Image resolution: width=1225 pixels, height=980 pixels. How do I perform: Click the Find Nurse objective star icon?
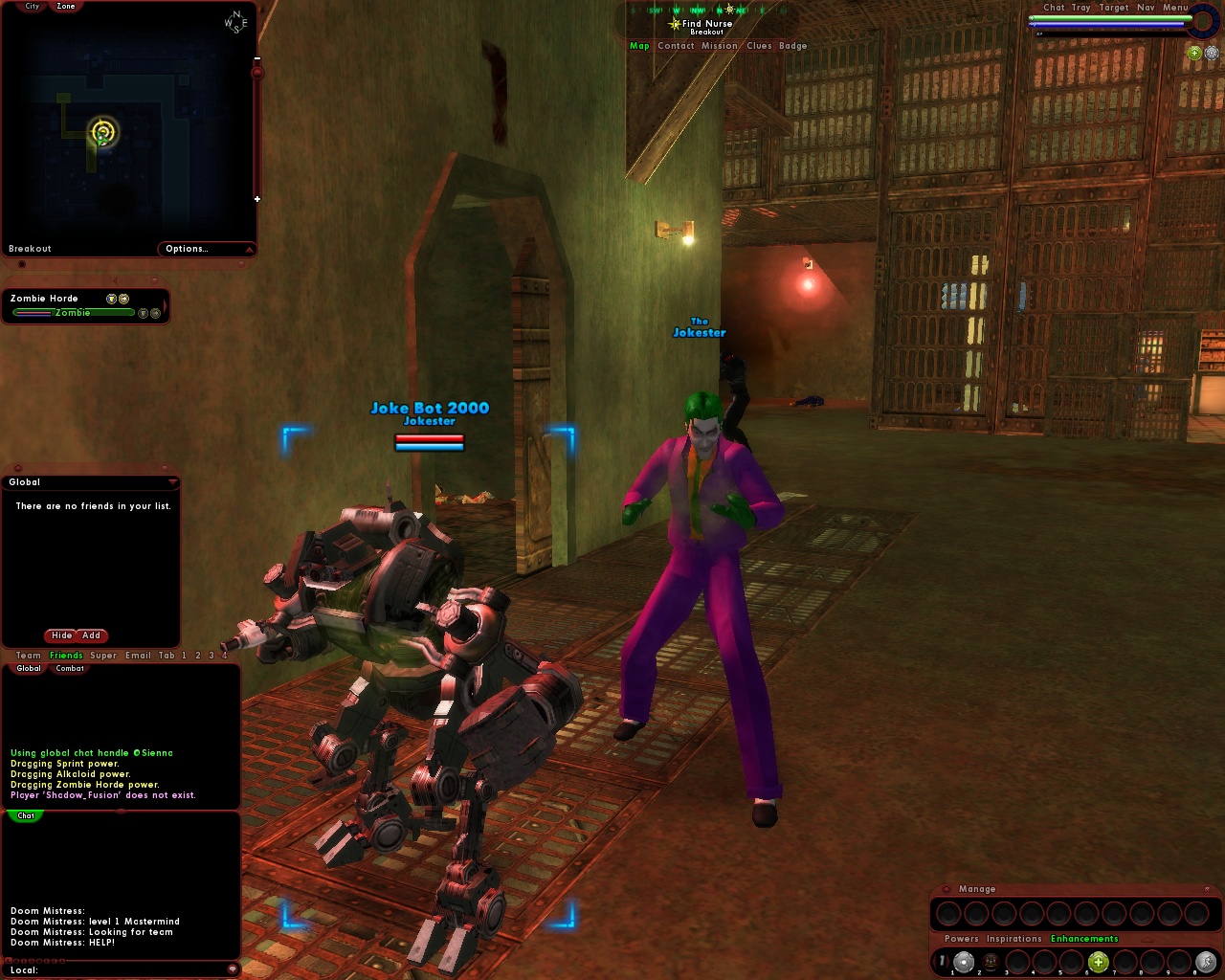[x=675, y=24]
